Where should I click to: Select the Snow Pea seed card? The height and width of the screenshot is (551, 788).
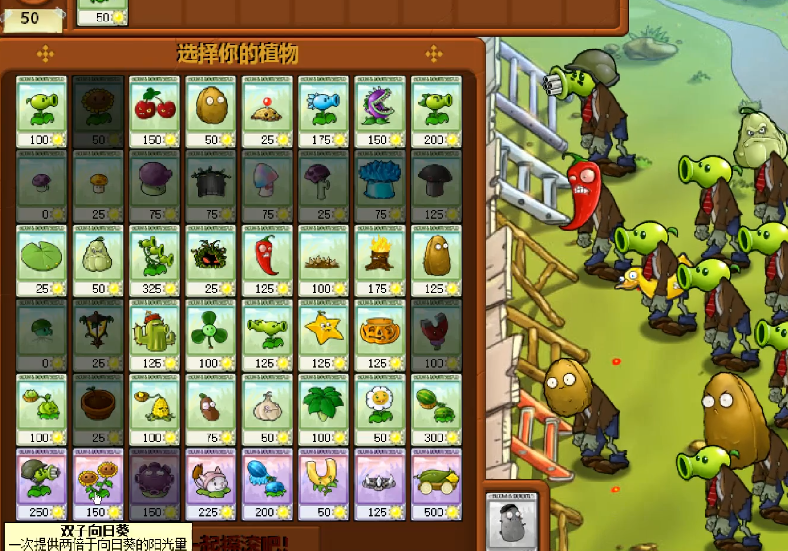coord(322,112)
